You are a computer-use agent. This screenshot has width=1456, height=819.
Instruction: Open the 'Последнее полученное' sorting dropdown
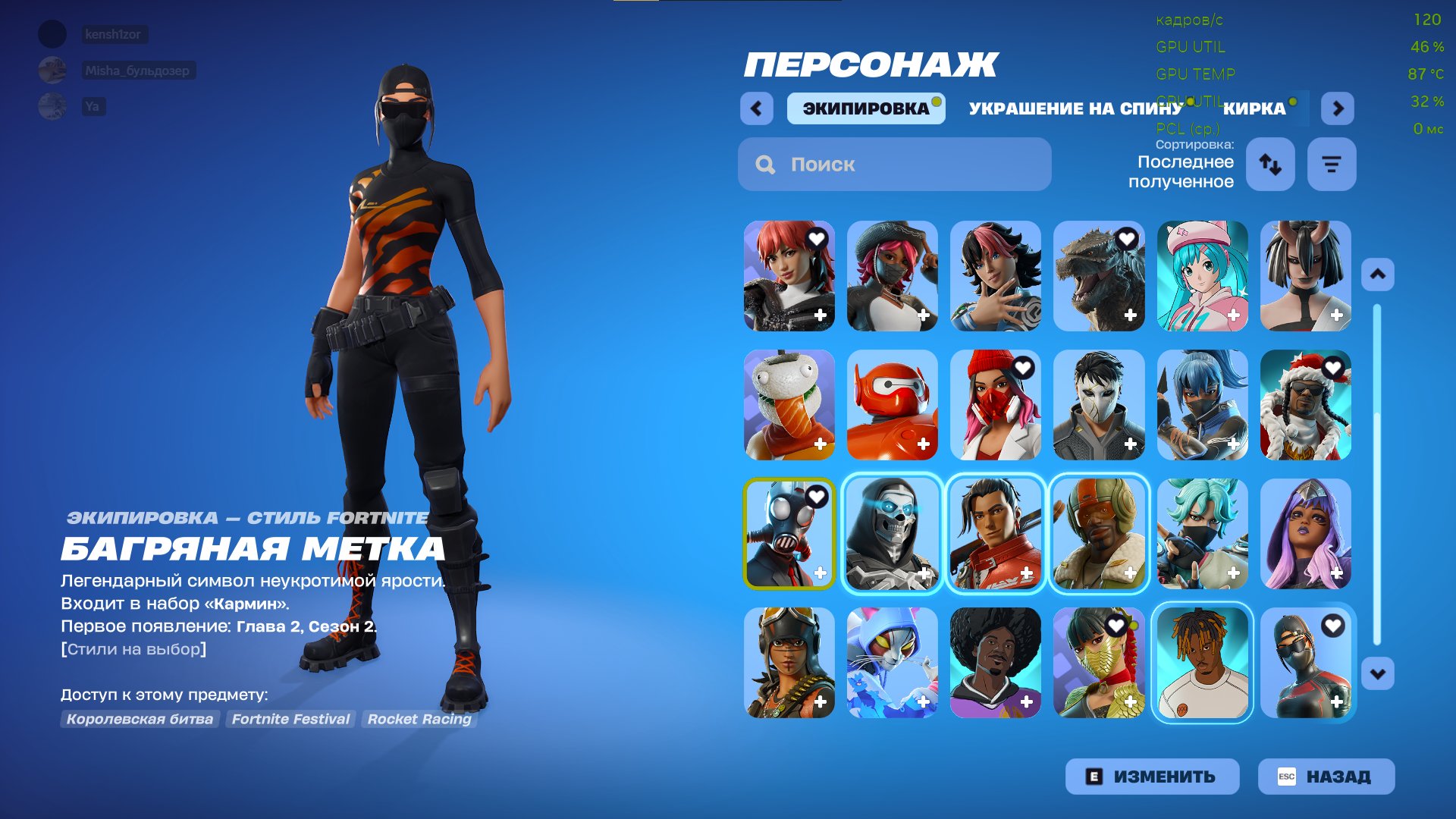(1181, 171)
